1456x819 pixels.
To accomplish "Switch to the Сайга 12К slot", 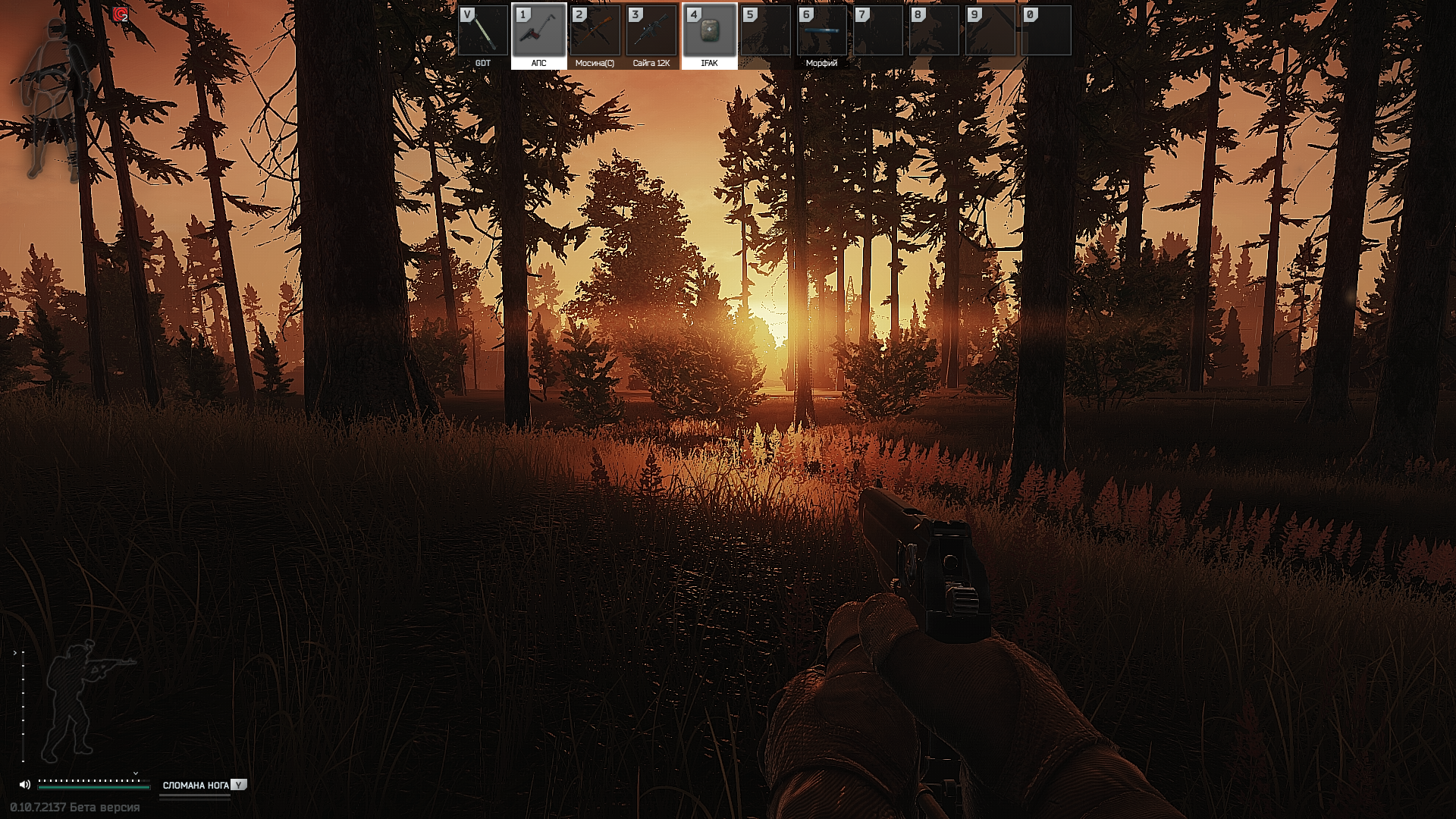I will pyautogui.click(x=651, y=32).
